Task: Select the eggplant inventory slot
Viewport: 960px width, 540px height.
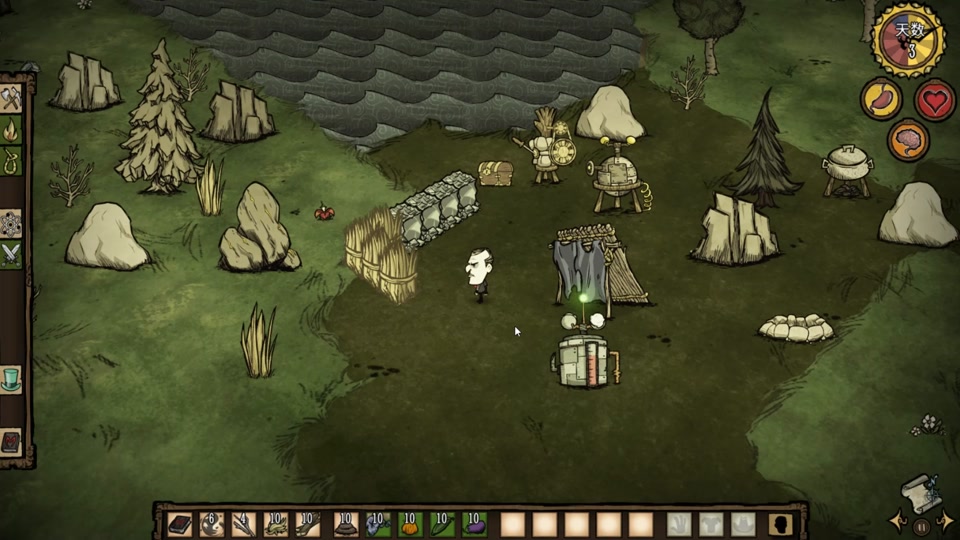Action: 474,524
